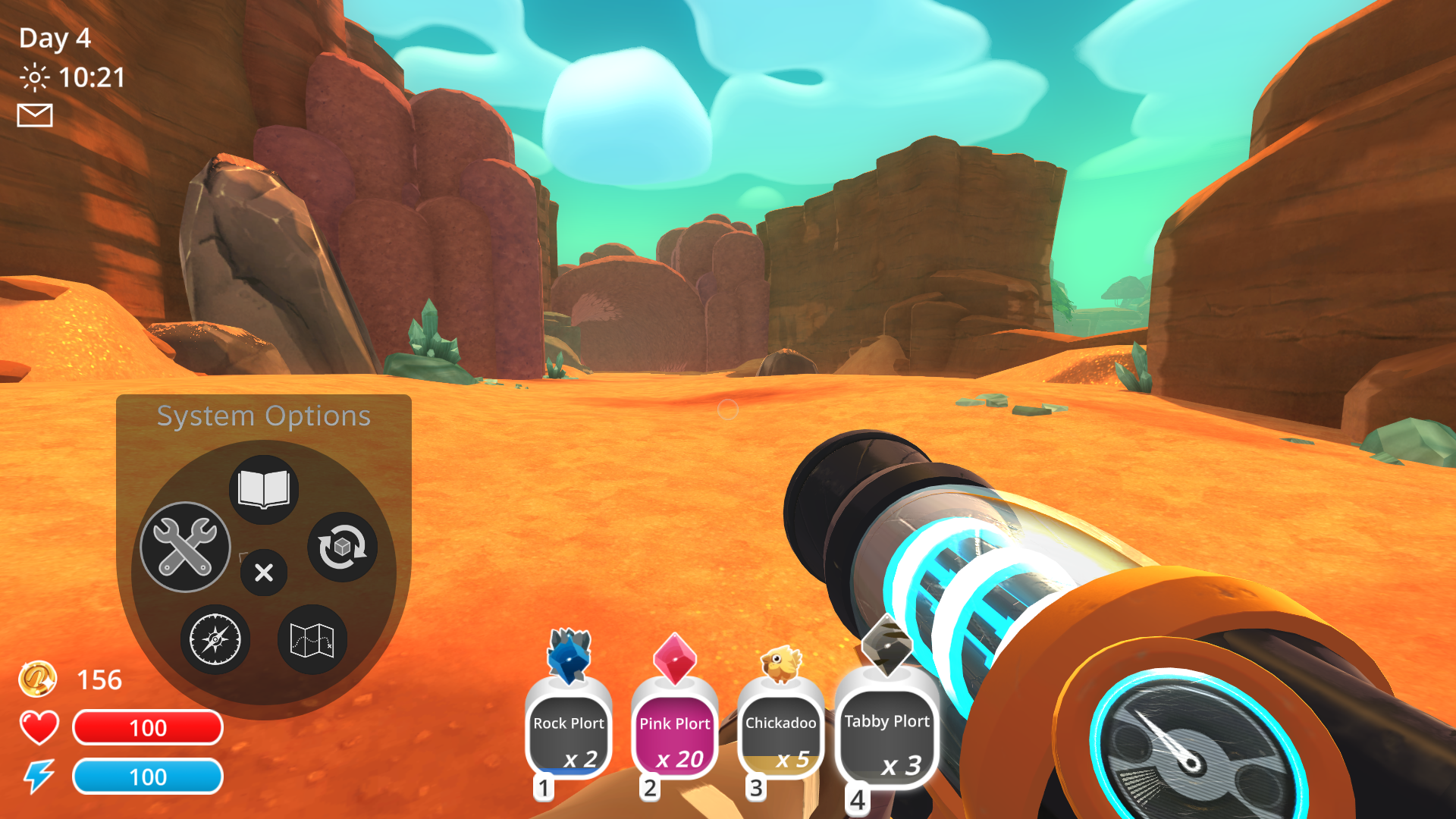Click the heart health icon
Viewport: 1456px width, 819px height.
pyautogui.click(x=38, y=726)
